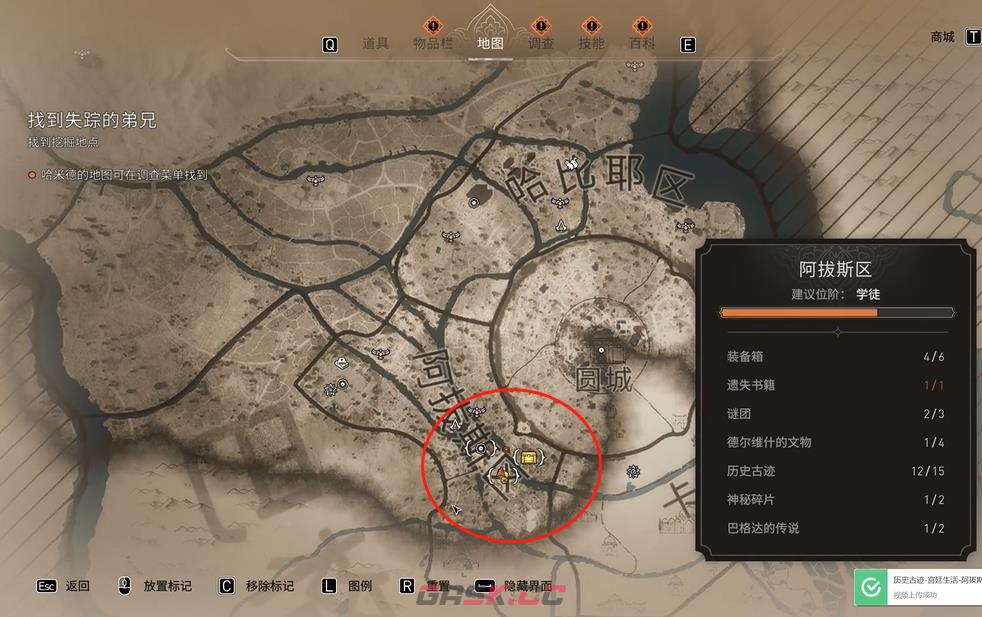Select the golden gear chest map marker
982x617 pixels.
click(x=530, y=457)
